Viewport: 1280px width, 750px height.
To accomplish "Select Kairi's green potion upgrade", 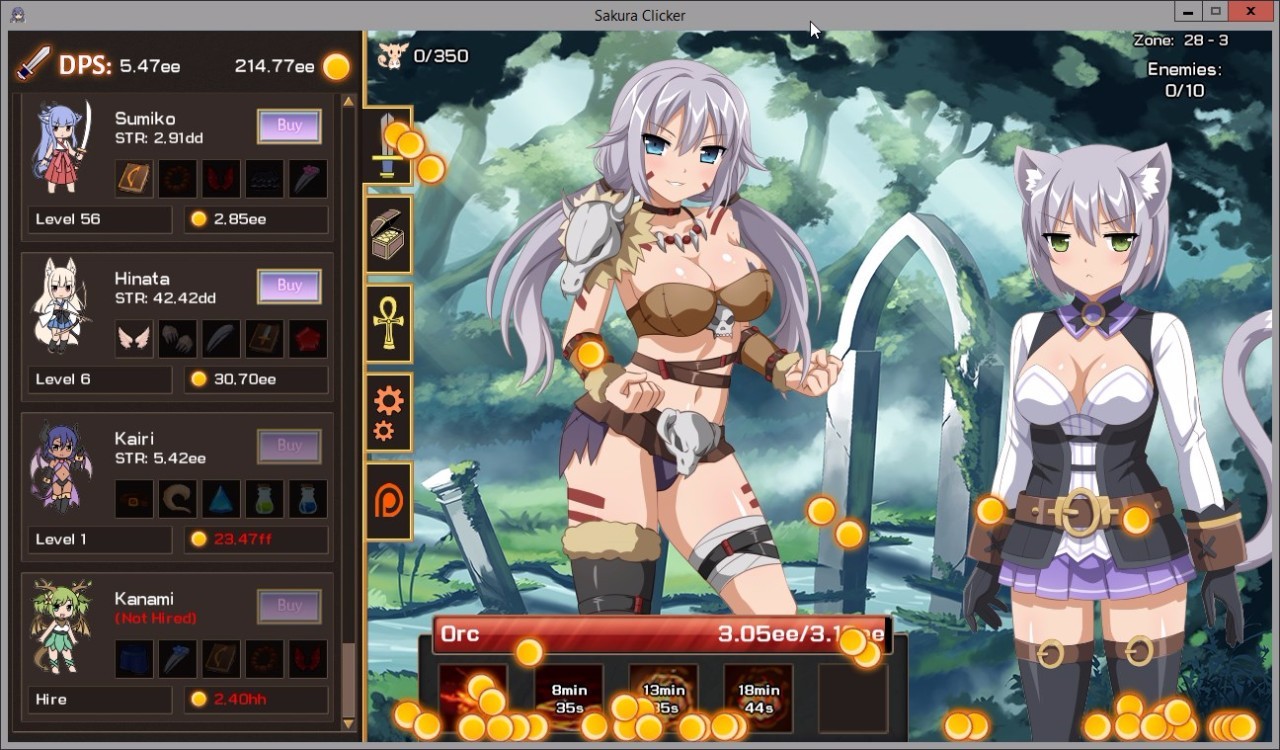I will pyautogui.click(x=265, y=499).
